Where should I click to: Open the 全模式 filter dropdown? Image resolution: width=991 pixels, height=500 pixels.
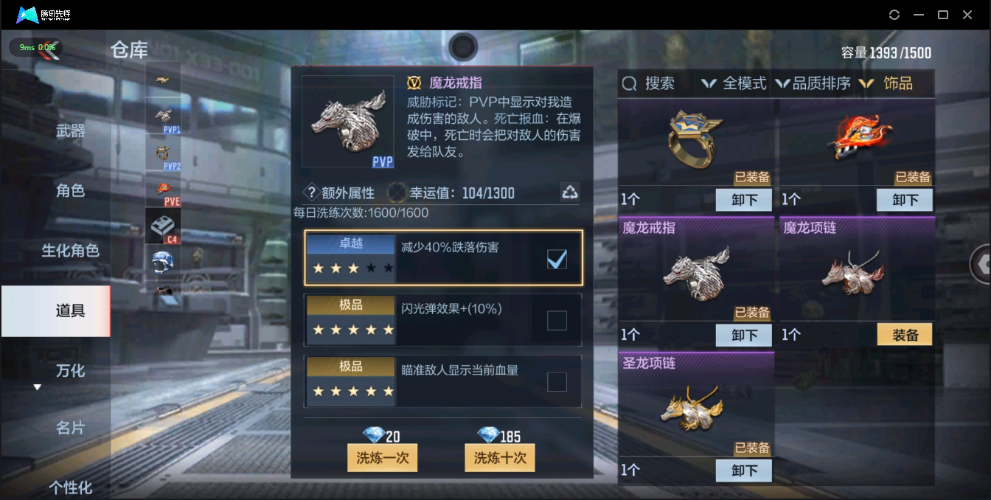click(735, 84)
